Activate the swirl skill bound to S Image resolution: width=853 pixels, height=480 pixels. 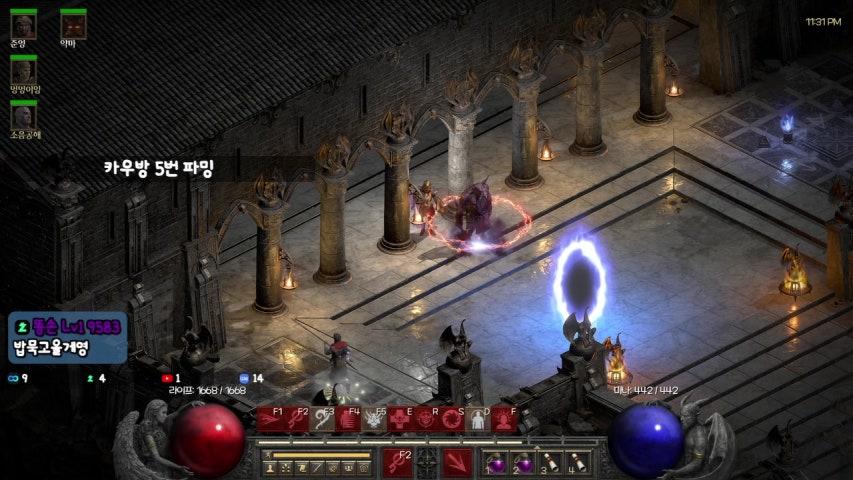(453, 420)
